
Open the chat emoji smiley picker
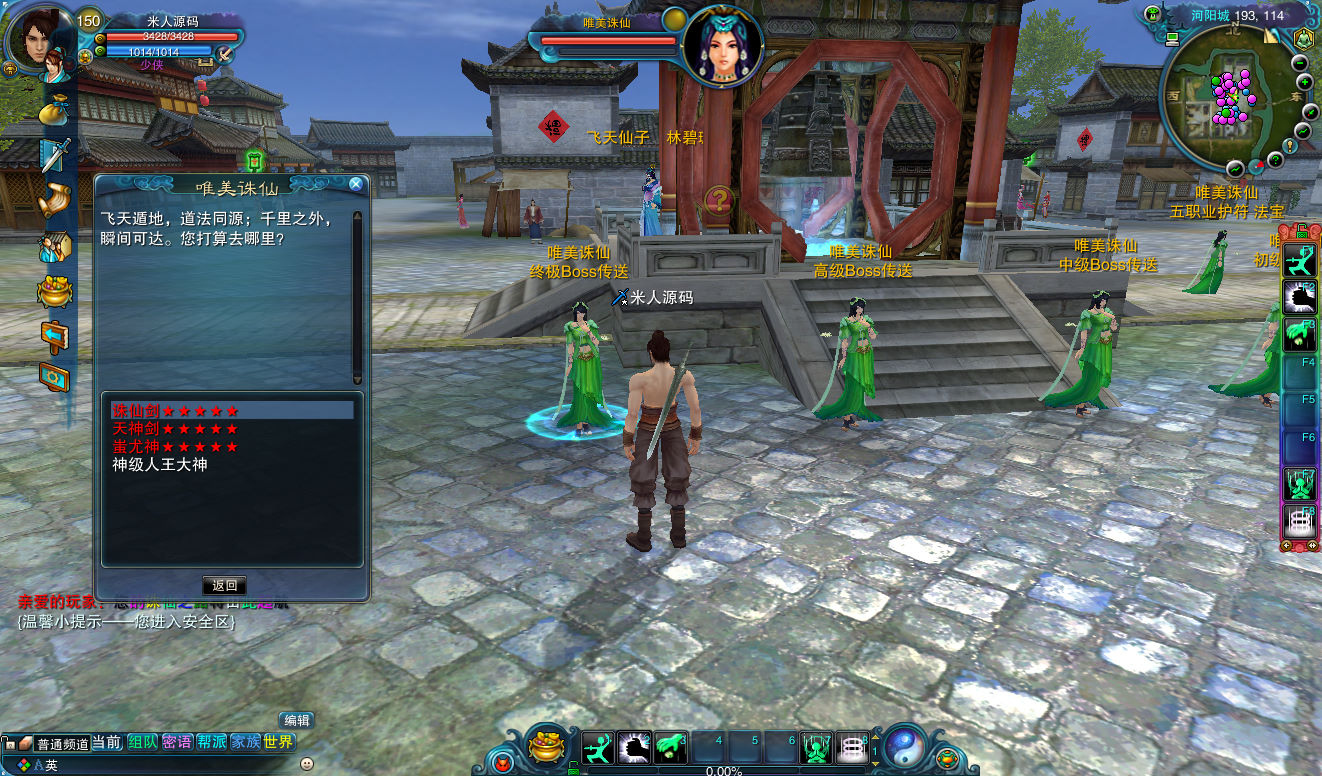point(306,764)
